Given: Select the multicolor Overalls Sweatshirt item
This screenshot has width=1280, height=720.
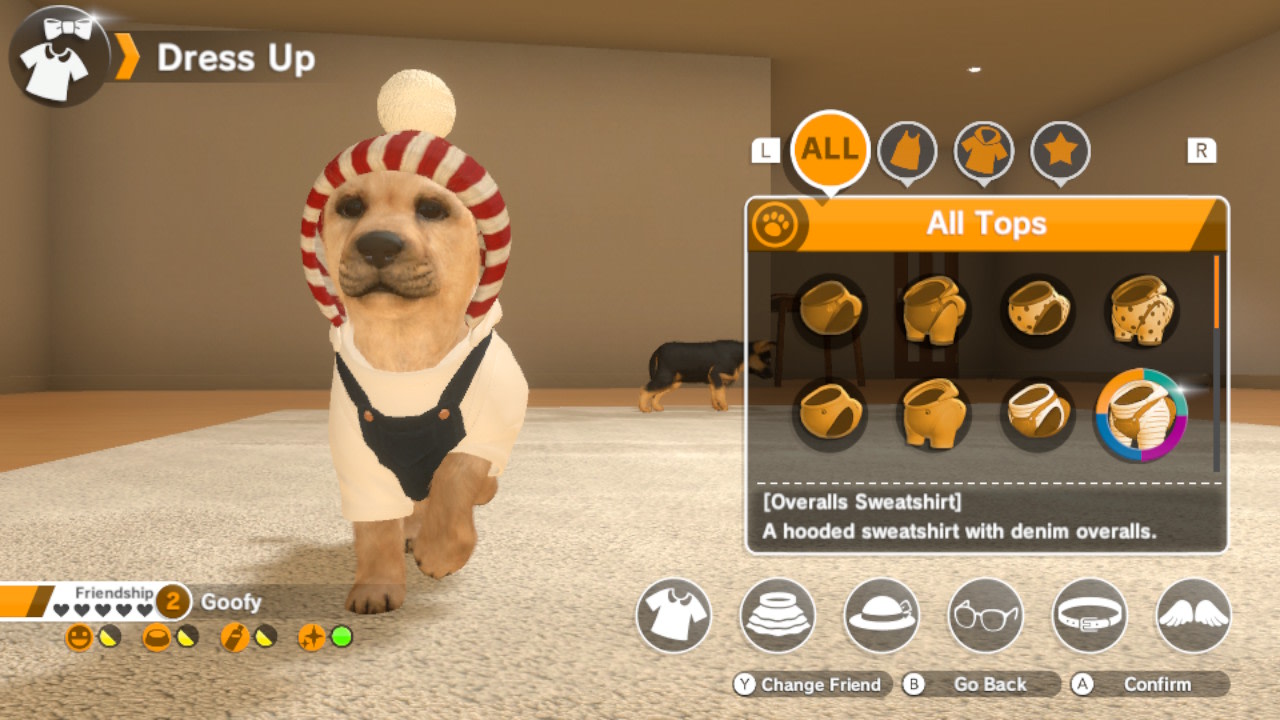Looking at the screenshot, I should pos(1143,415).
